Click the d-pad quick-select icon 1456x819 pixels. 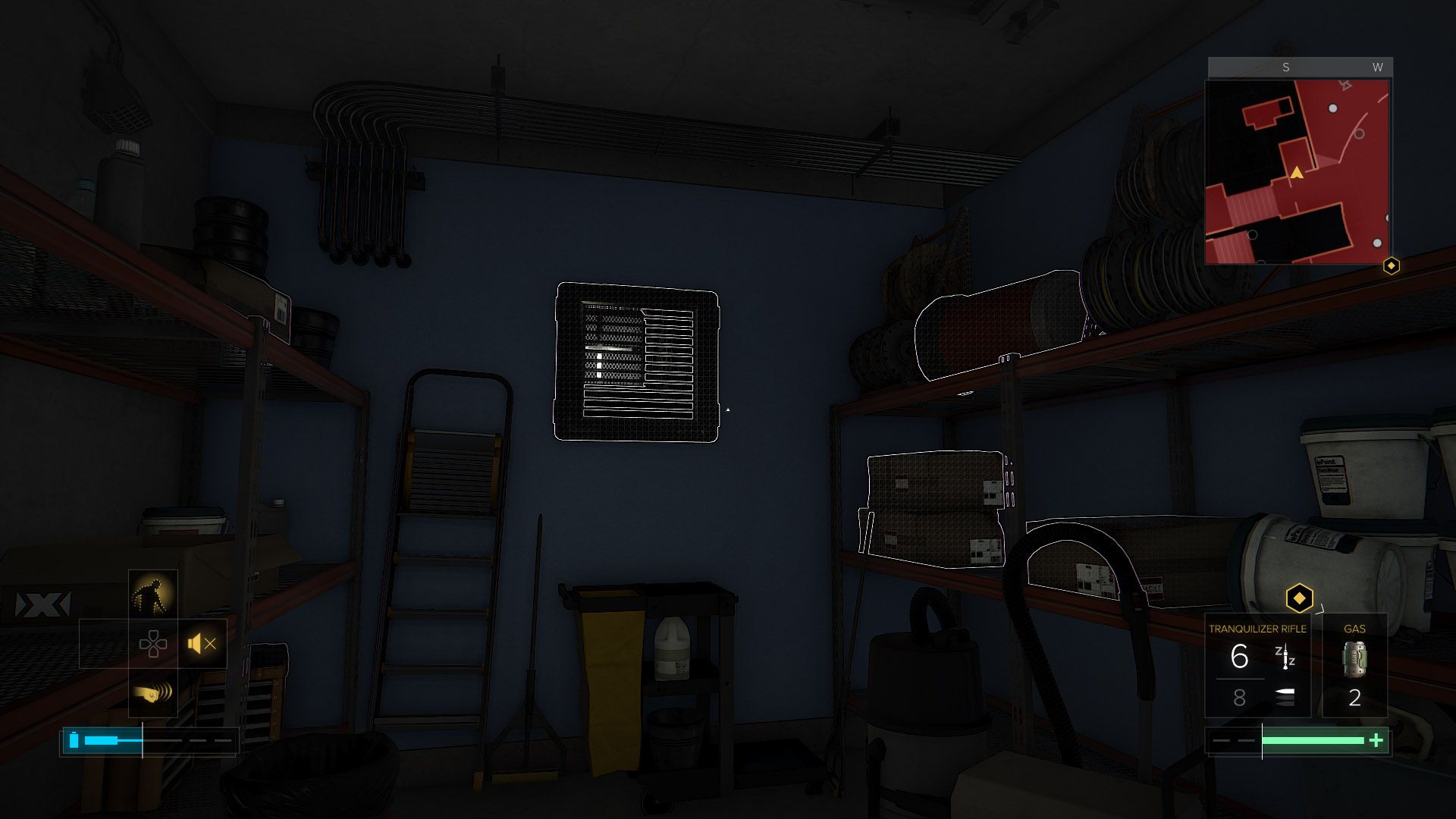pyautogui.click(x=153, y=644)
